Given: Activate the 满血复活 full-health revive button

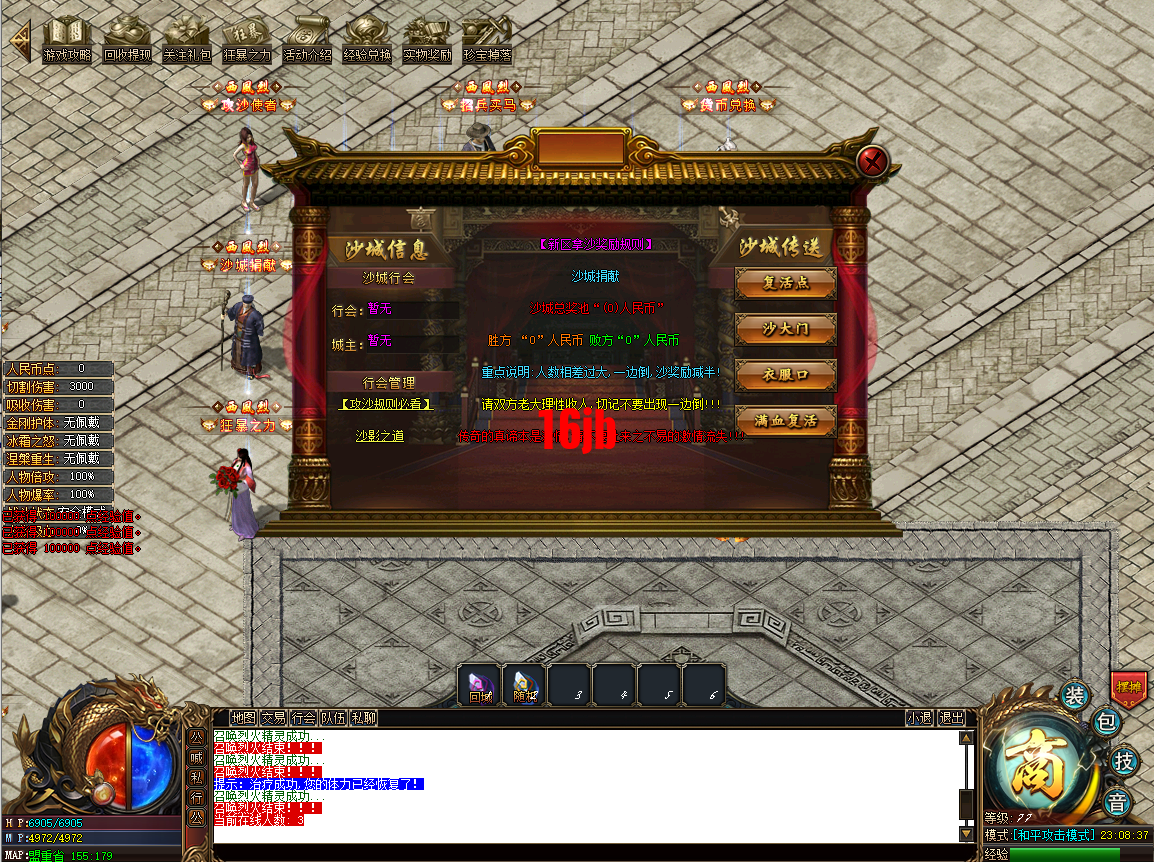Looking at the screenshot, I should tap(785, 421).
